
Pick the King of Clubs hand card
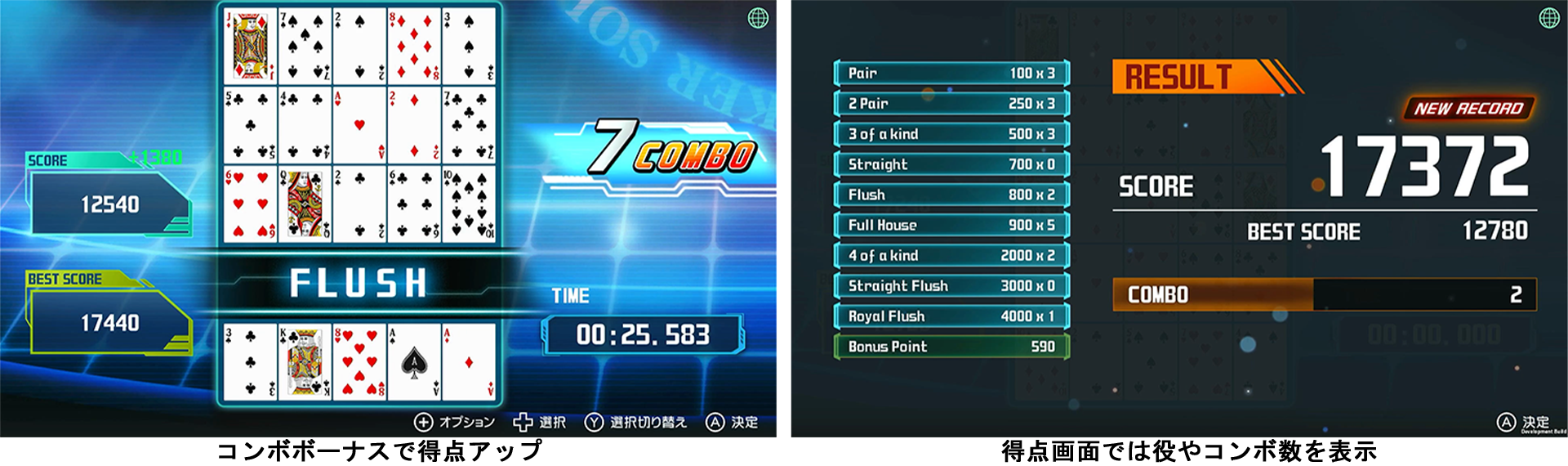tap(305, 361)
